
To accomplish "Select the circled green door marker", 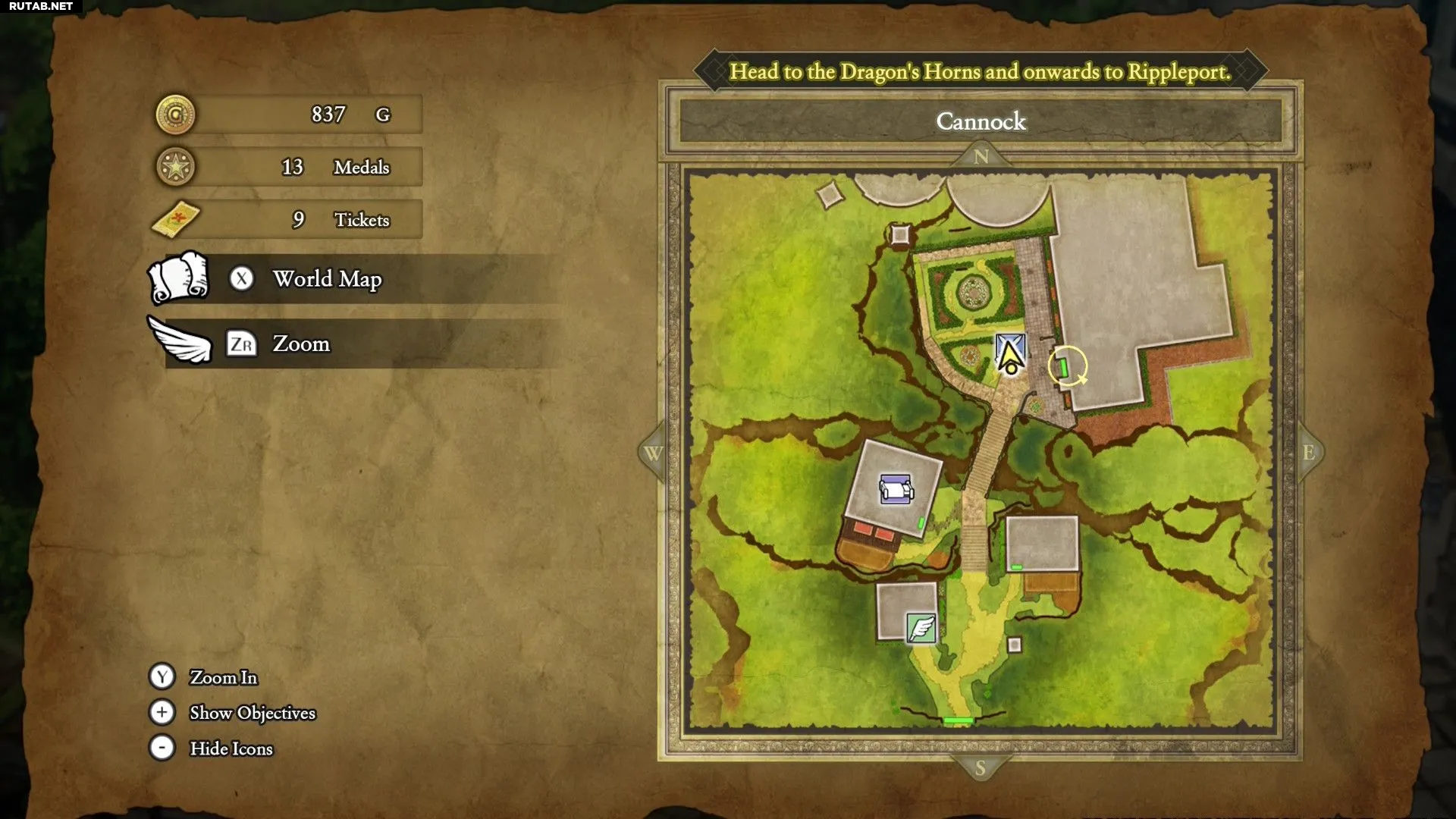I will pos(1065,367).
